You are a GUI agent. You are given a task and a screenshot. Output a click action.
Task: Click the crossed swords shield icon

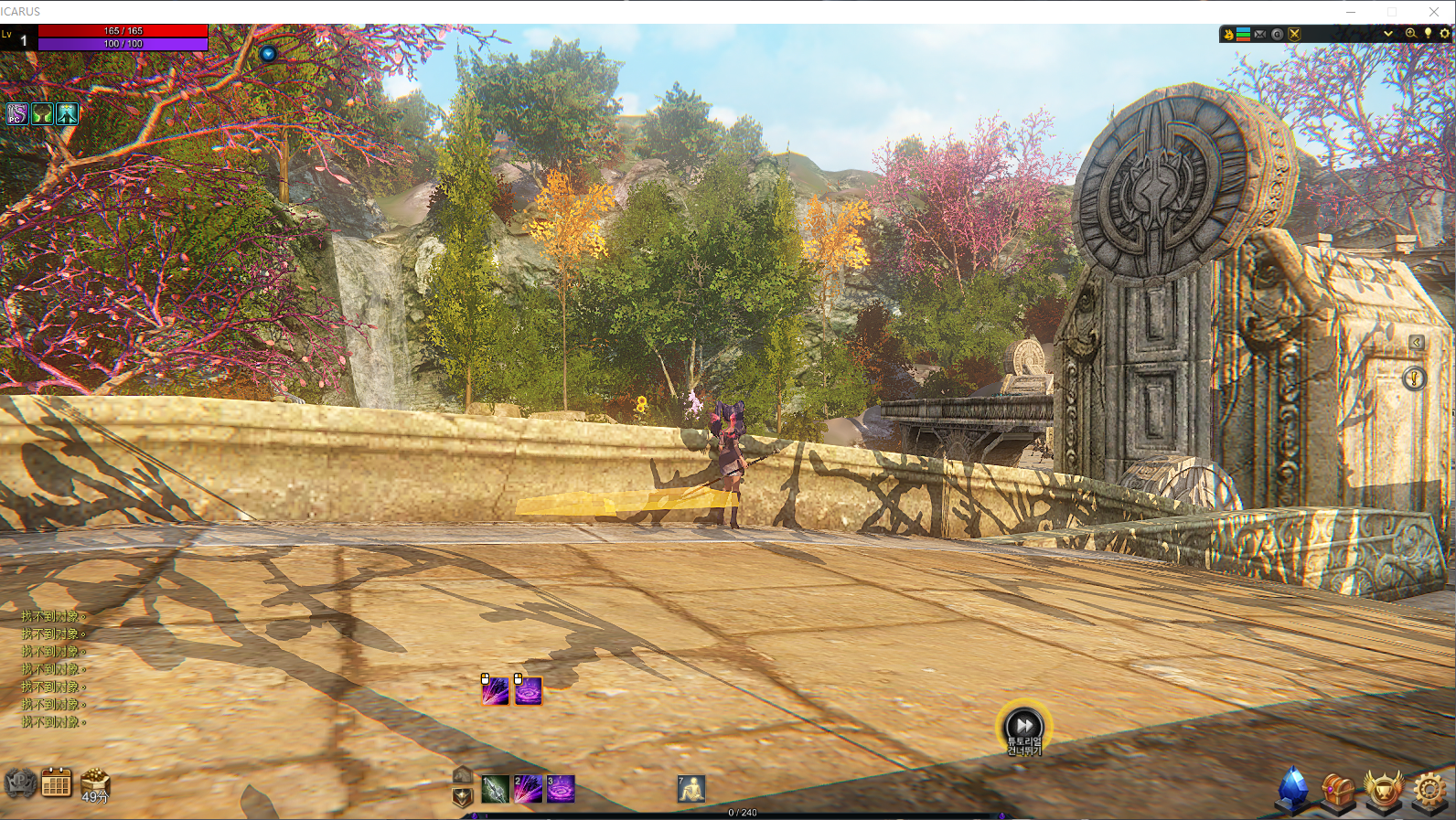(x=1294, y=34)
